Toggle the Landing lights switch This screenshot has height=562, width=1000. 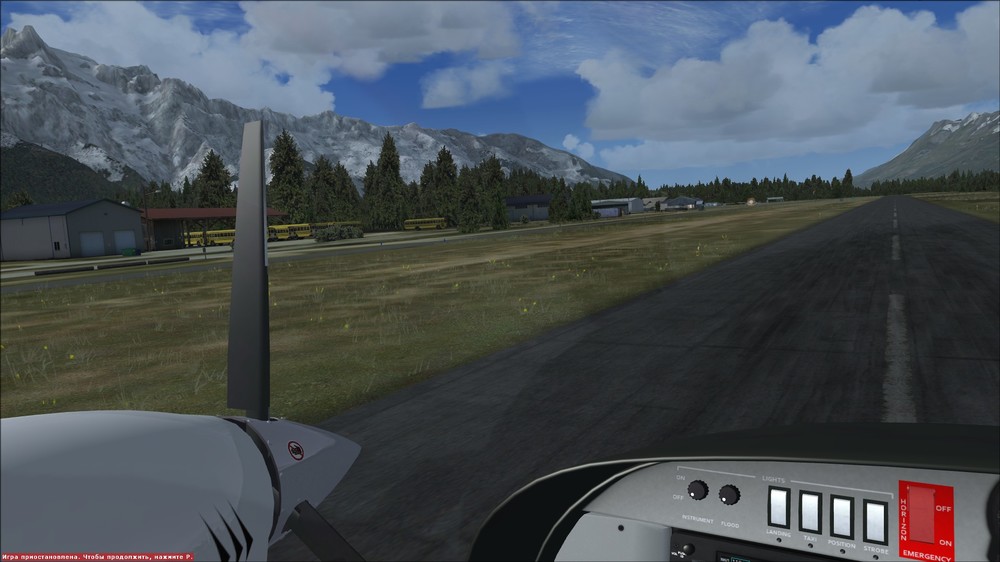pos(778,508)
